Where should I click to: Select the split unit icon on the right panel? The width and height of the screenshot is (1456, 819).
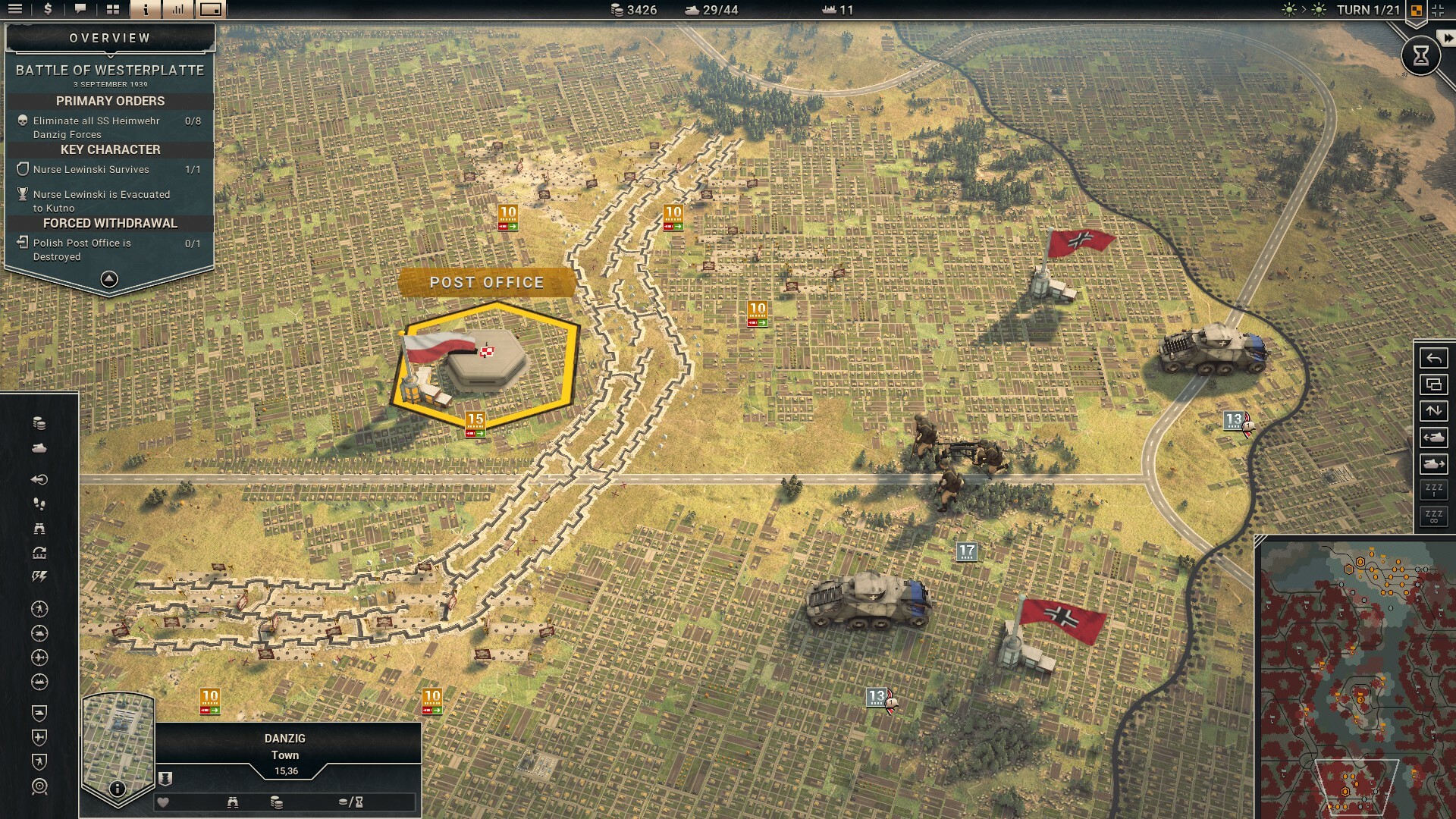click(1433, 384)
